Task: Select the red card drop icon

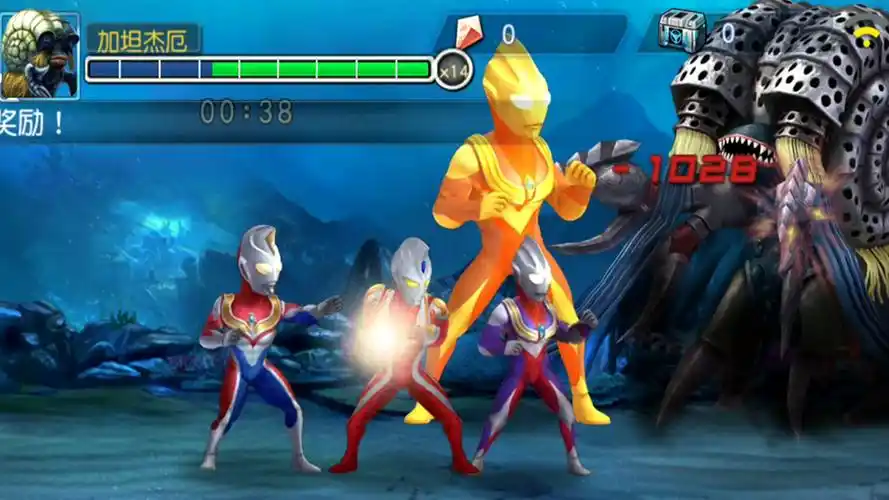Action: (x=468, y=34)
